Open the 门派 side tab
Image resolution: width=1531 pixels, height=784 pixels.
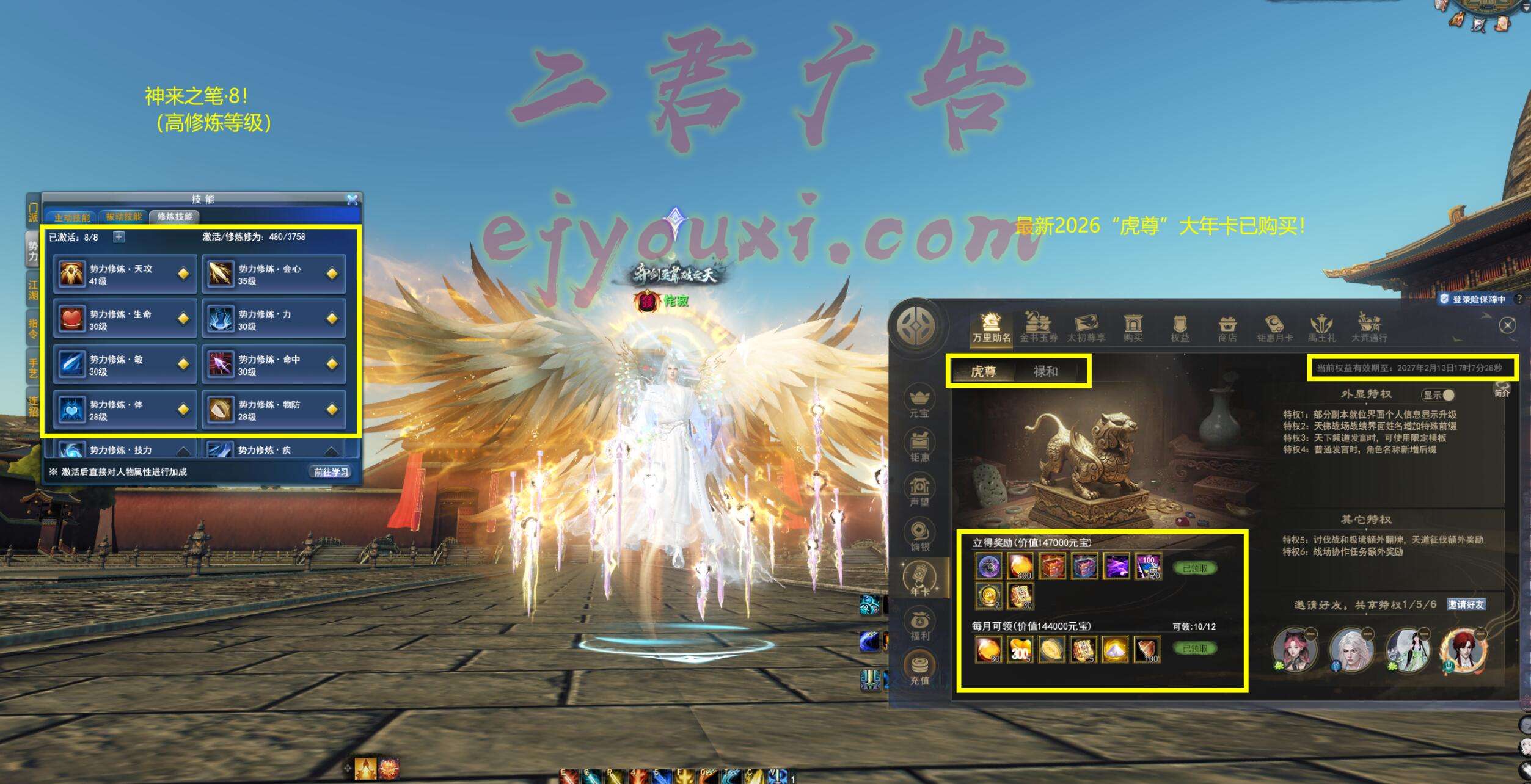(x=33, y=212)
